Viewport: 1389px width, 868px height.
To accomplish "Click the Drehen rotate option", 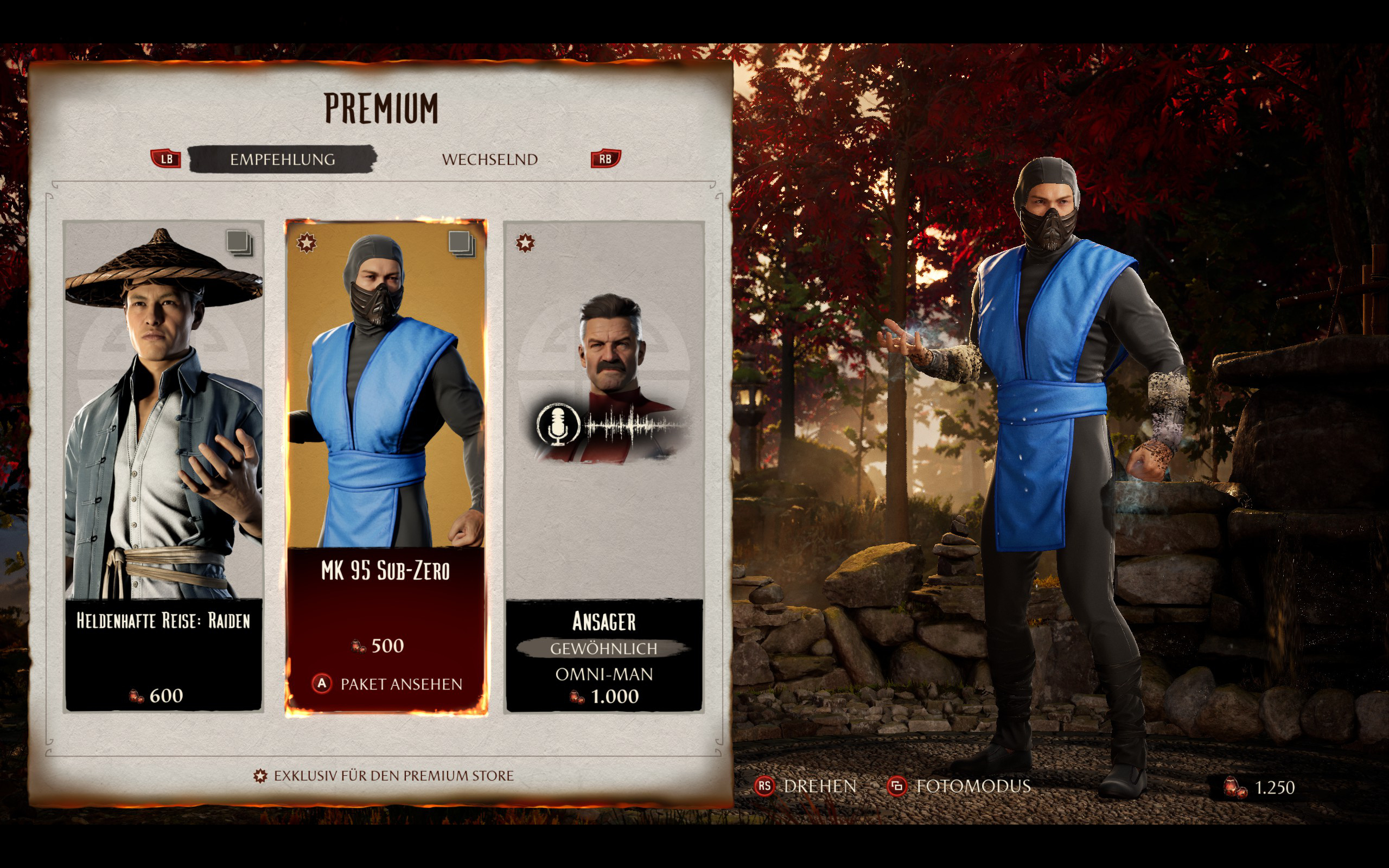I will pyautogui.click(x=806, y=786).
